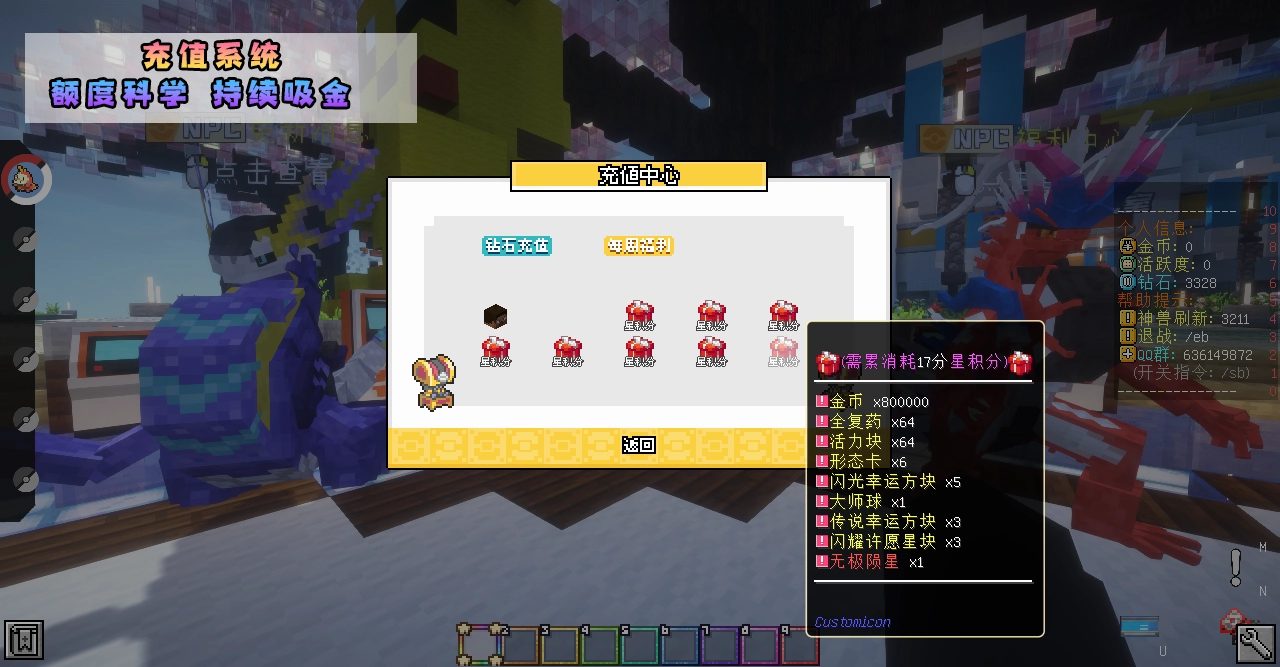Select the party slot holding a Pokémon

point(25,180)
